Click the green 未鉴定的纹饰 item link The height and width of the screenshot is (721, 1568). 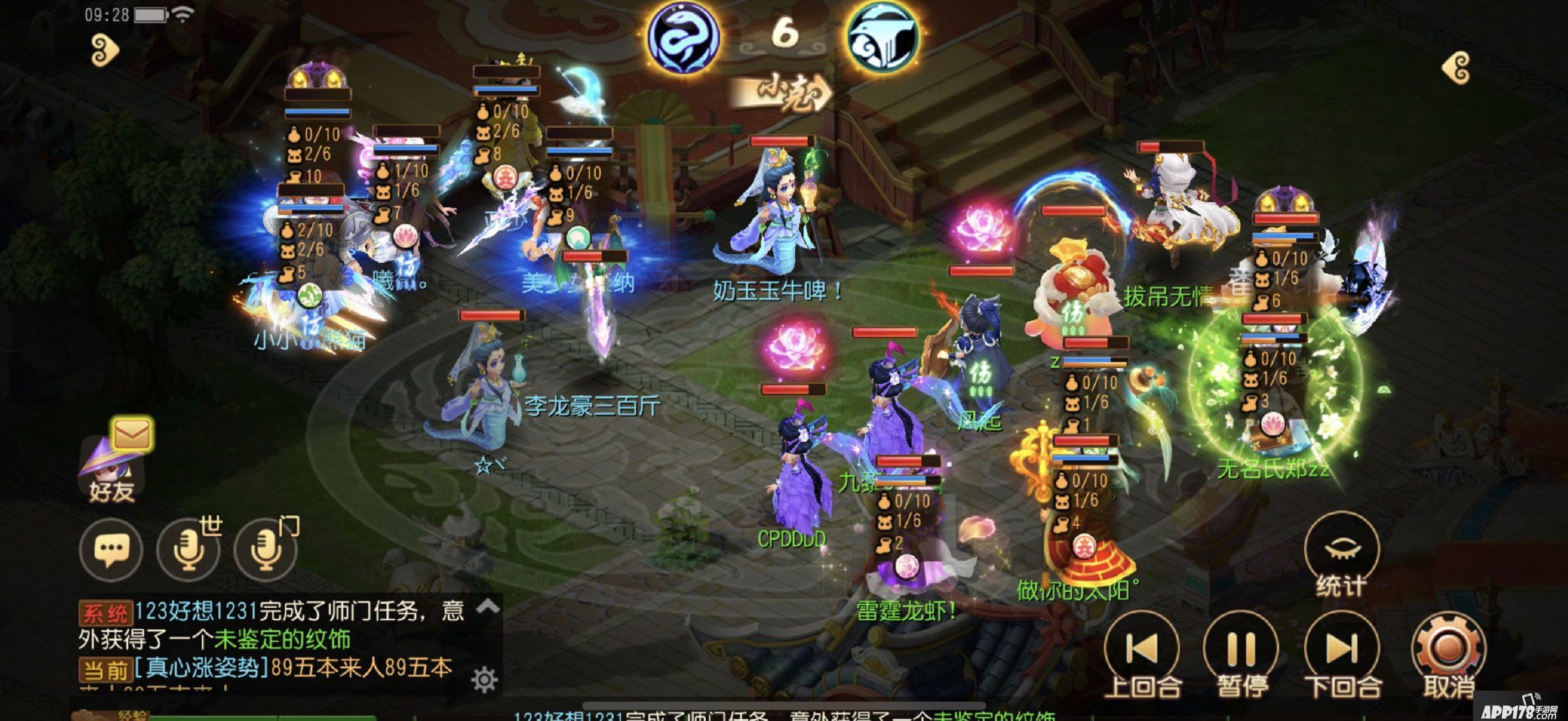(x=282, y=639)
